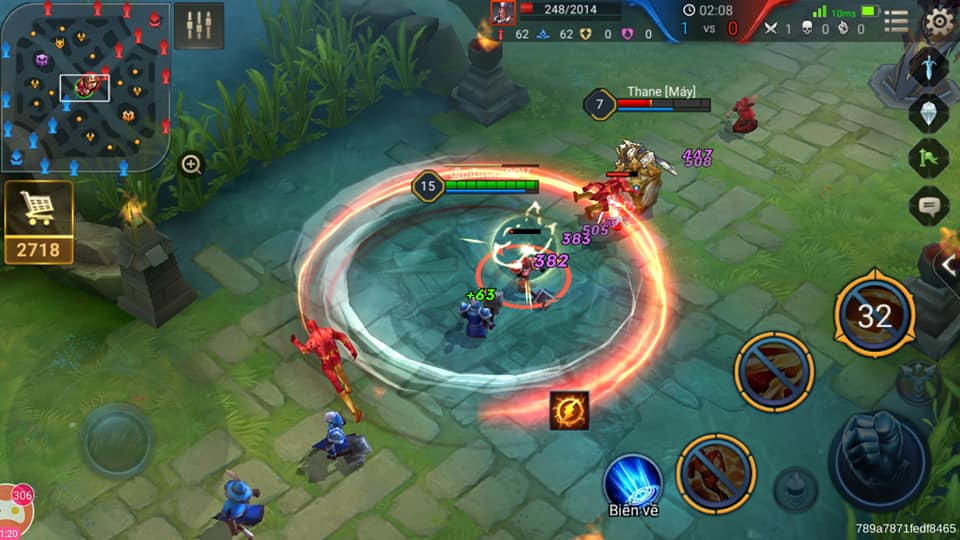Select the crystal signal icon
Viewport: 960px width, 540px height.
(928, 113)
